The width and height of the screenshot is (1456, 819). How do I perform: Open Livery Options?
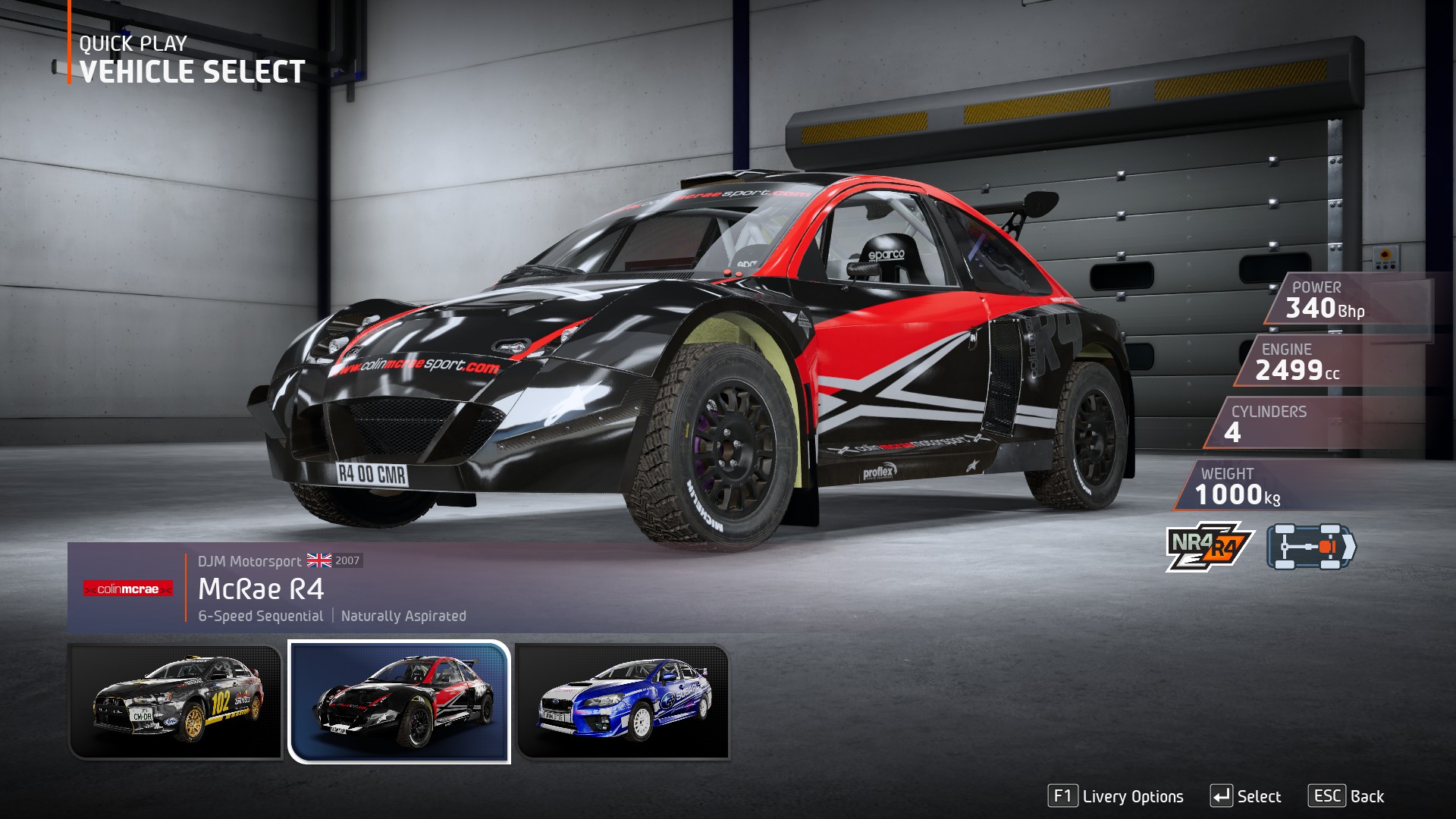1116,796
